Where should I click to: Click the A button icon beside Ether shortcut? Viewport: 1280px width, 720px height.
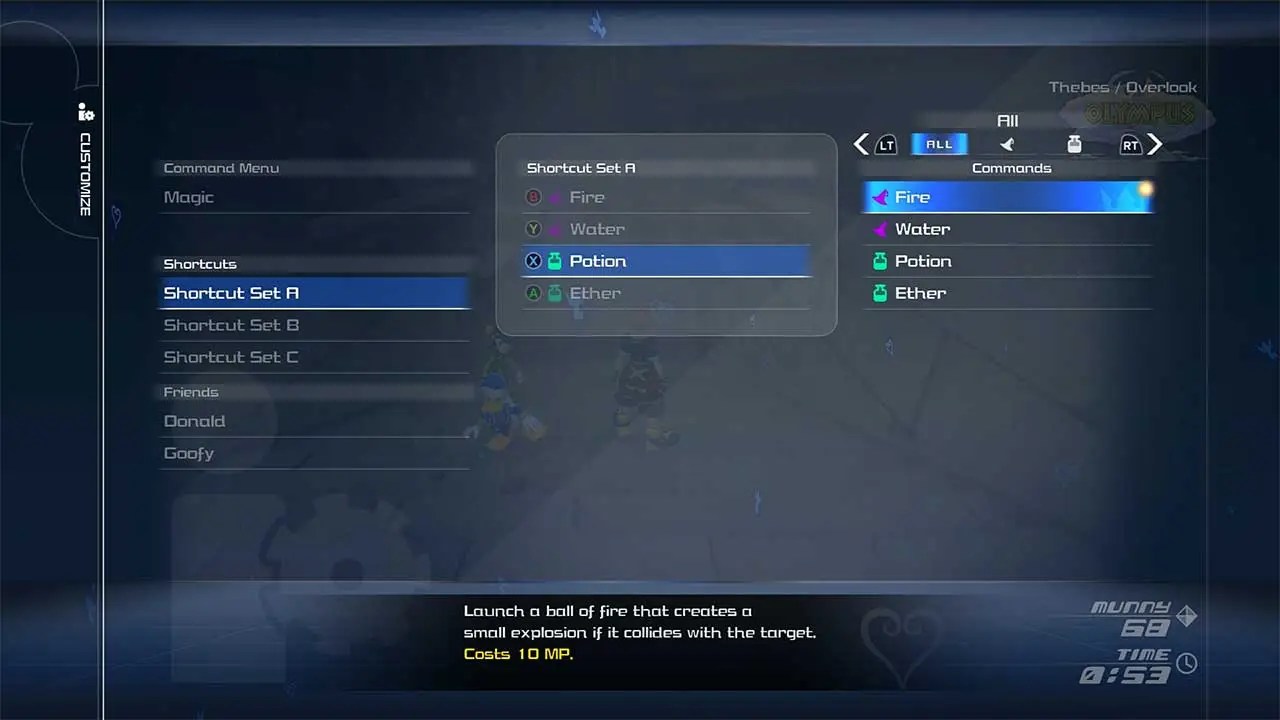click(533, 293)
